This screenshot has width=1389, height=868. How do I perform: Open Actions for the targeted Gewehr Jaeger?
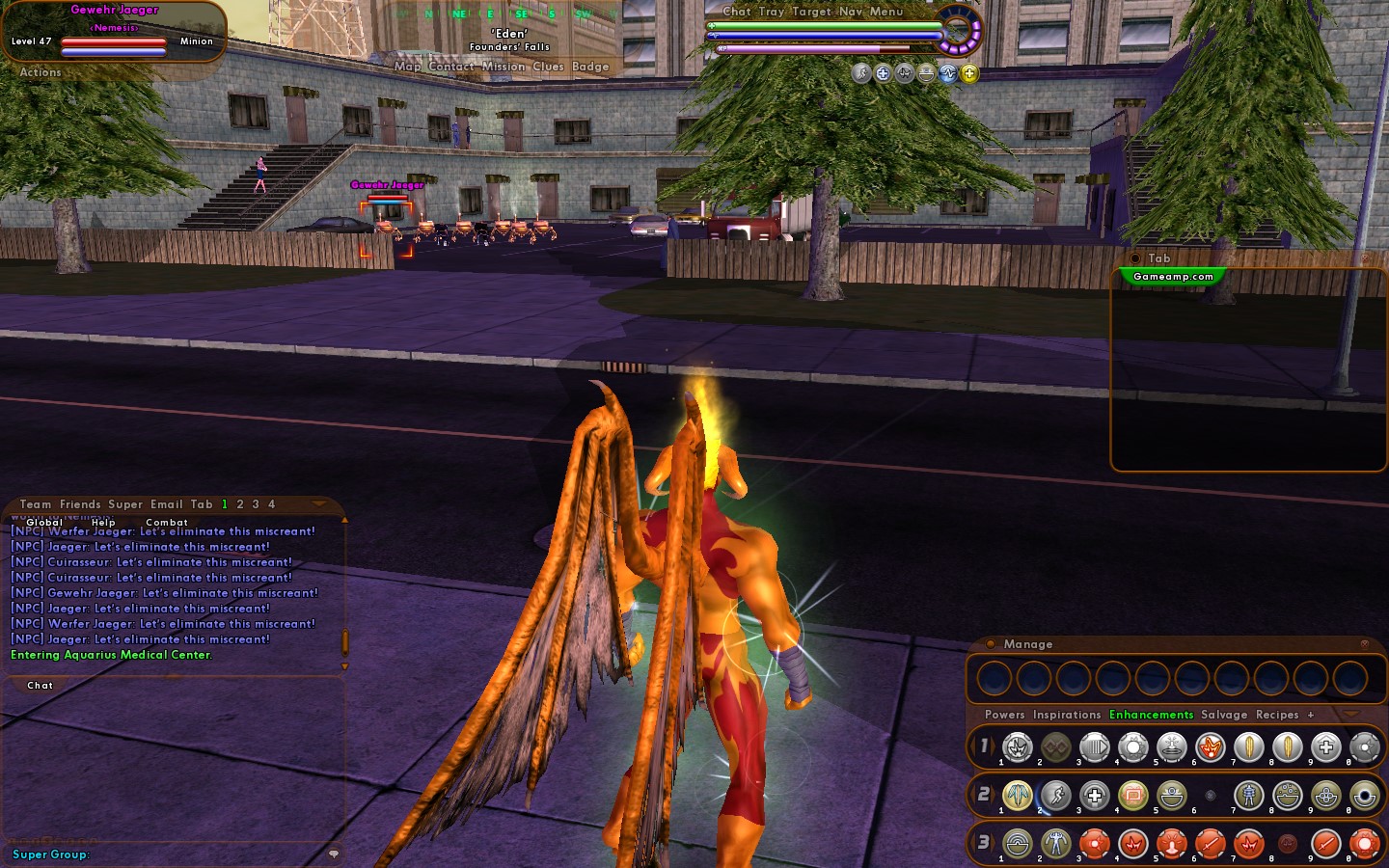pos(41,72)
